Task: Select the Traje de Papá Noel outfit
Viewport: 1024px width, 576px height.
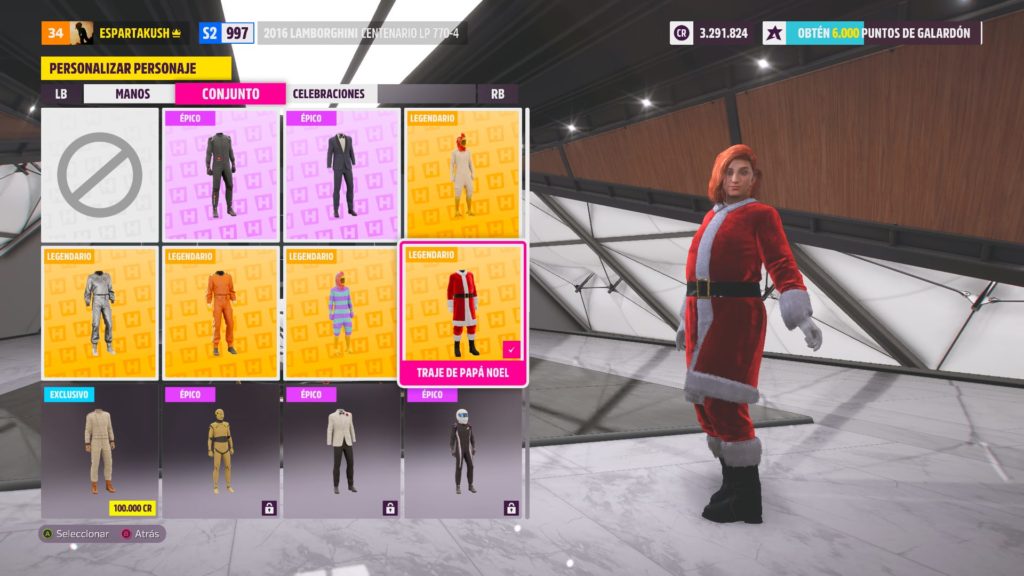Action: [x=463, y=312]
